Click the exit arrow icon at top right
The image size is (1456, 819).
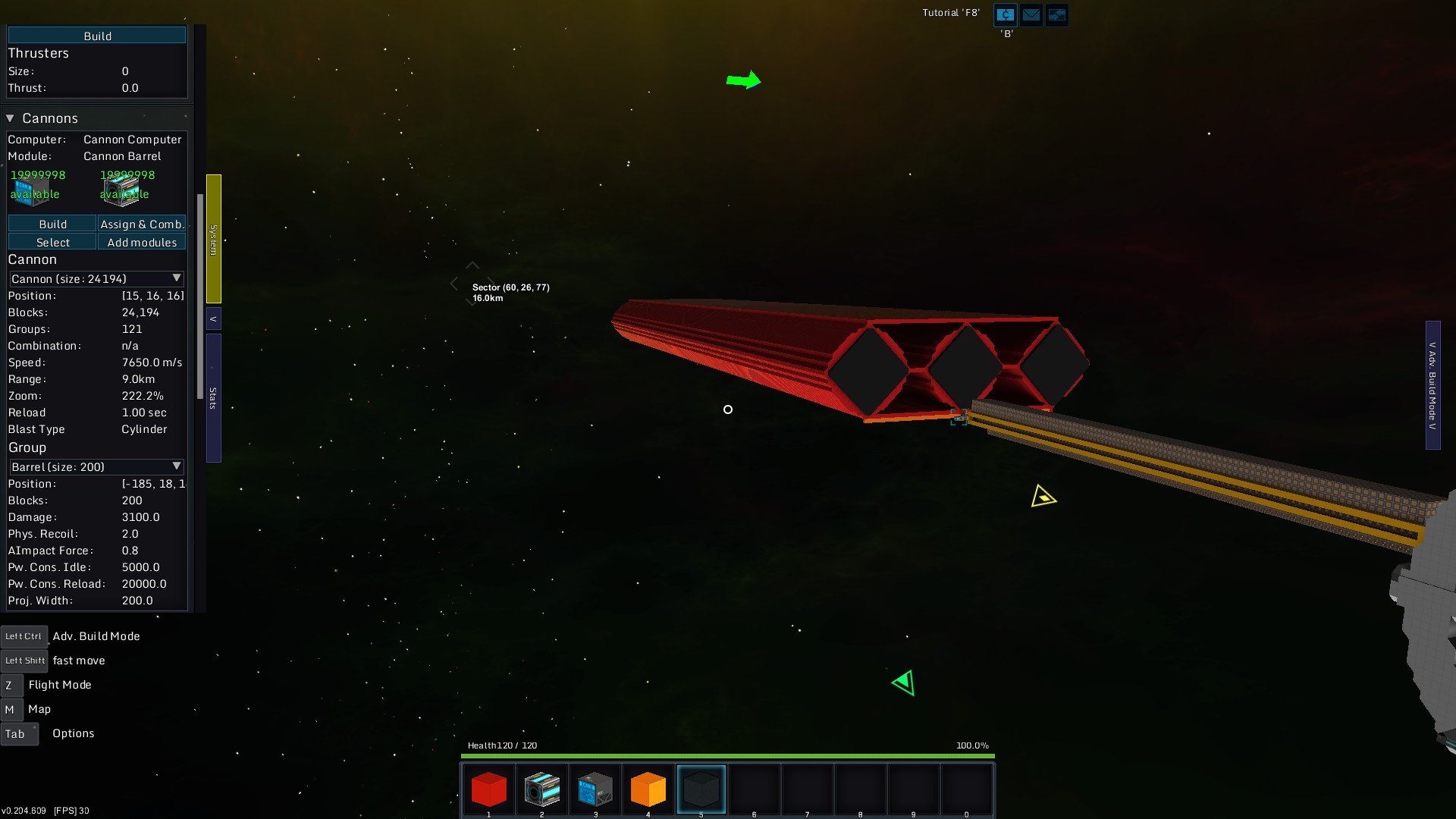pos(1056,14)
